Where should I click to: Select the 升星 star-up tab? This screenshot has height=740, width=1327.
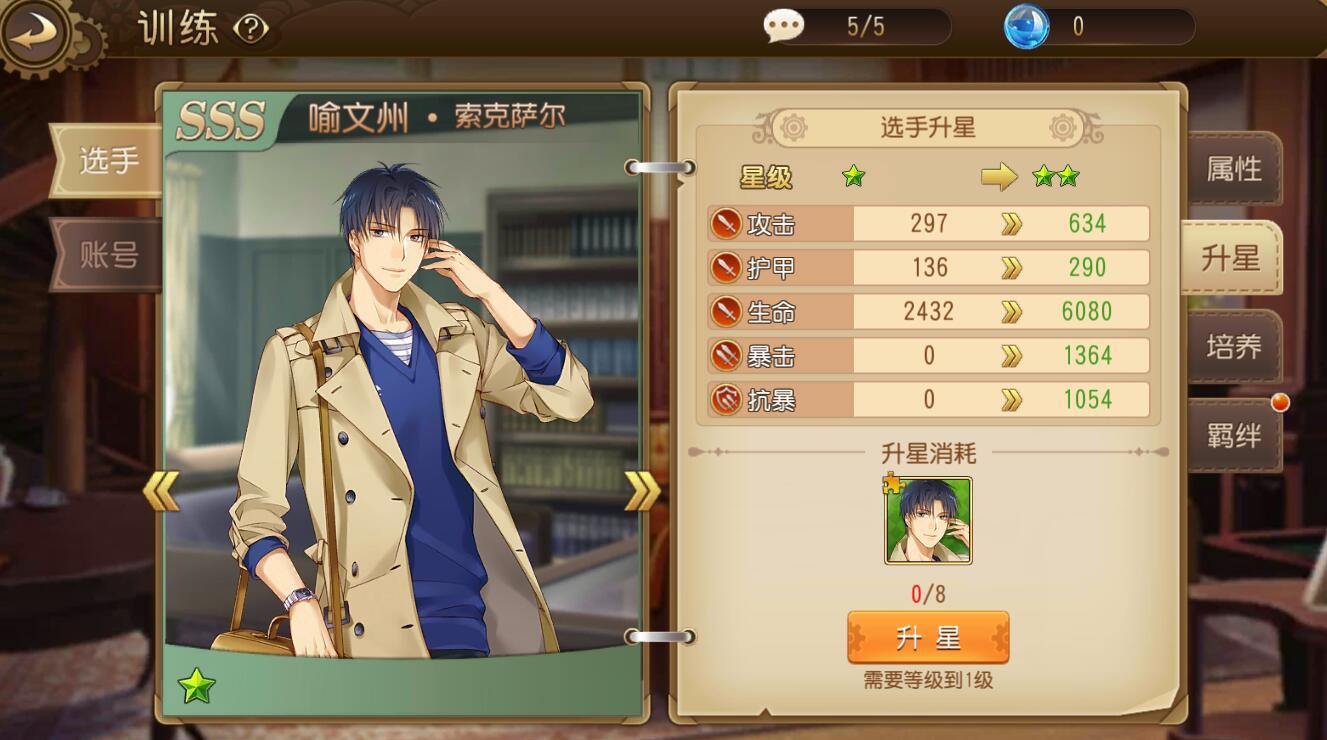(x=1231, y=258)
